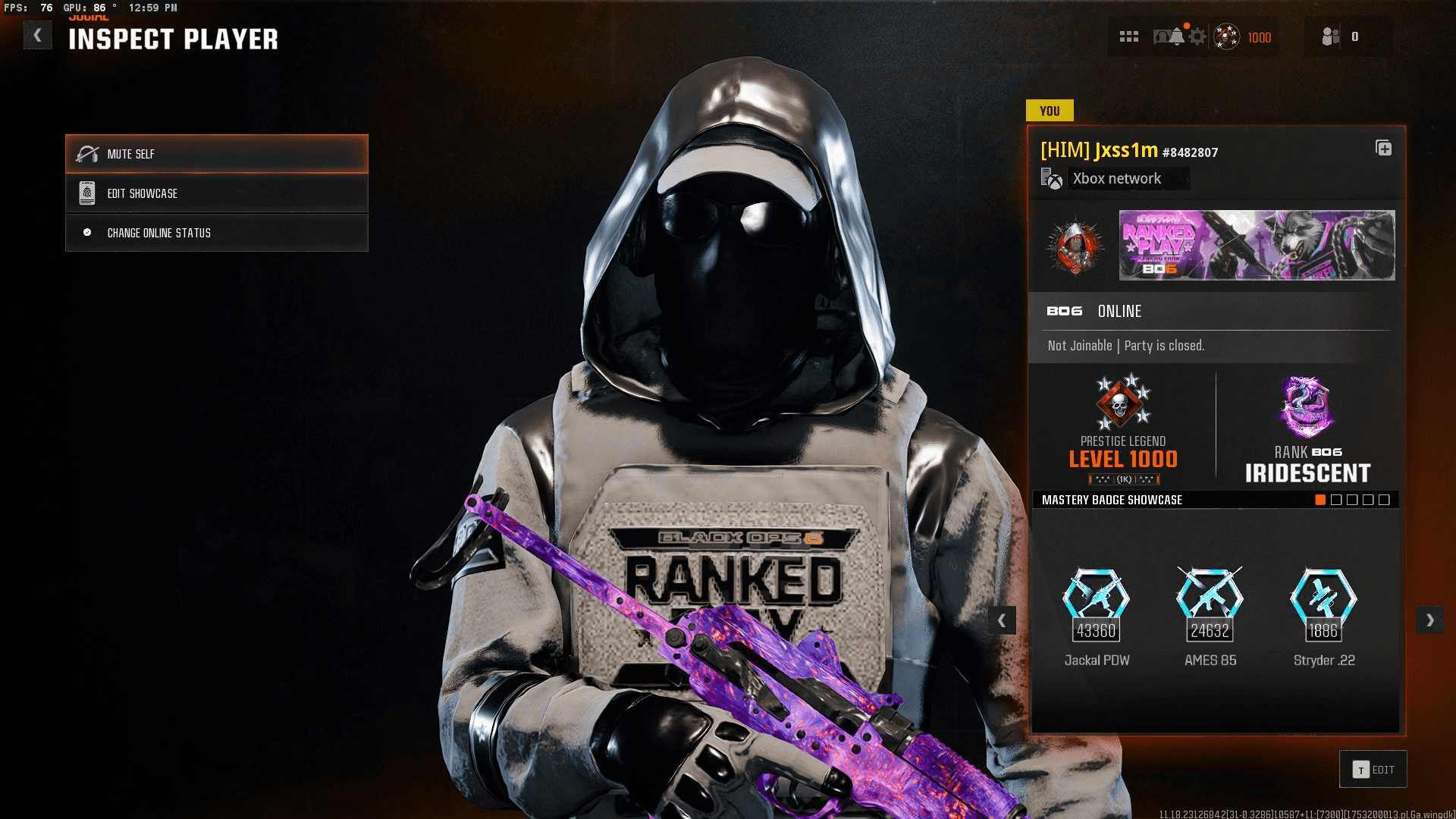Open the channels grid icon in top bar
This screenshot has width=1456, height=819.
click(1128, 36)
